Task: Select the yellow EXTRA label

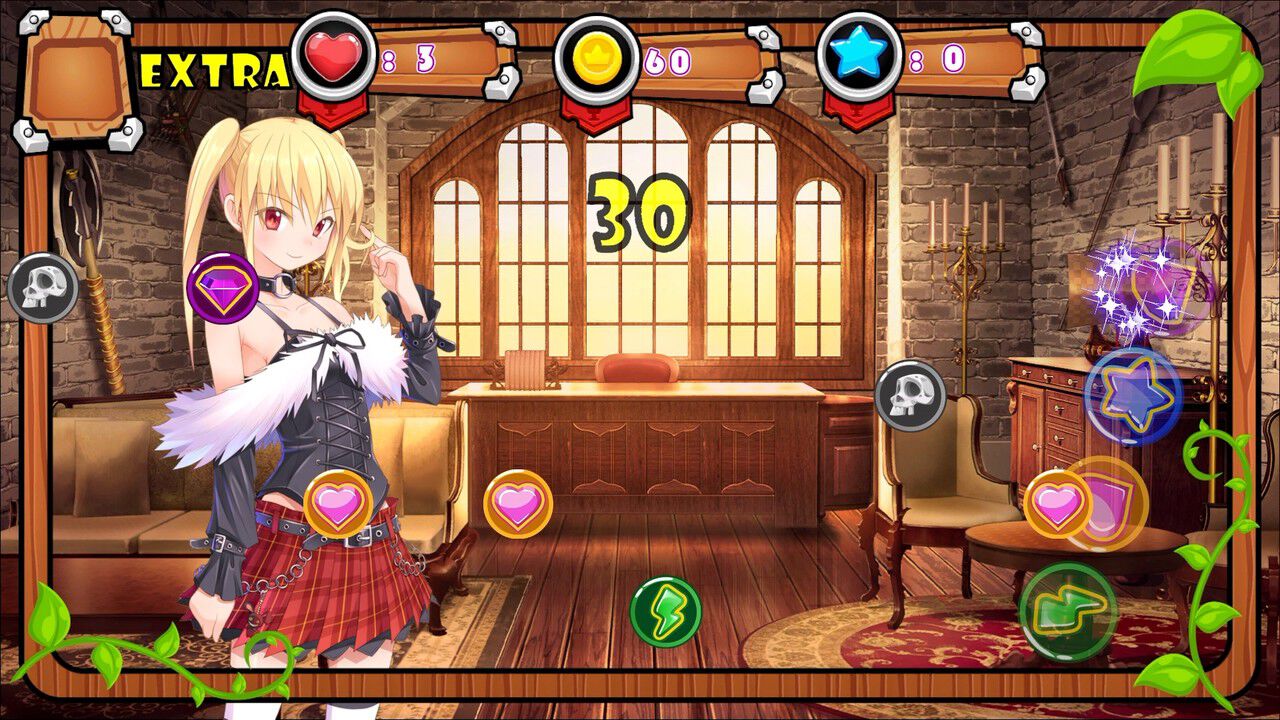Action: [x=216, y=68]
